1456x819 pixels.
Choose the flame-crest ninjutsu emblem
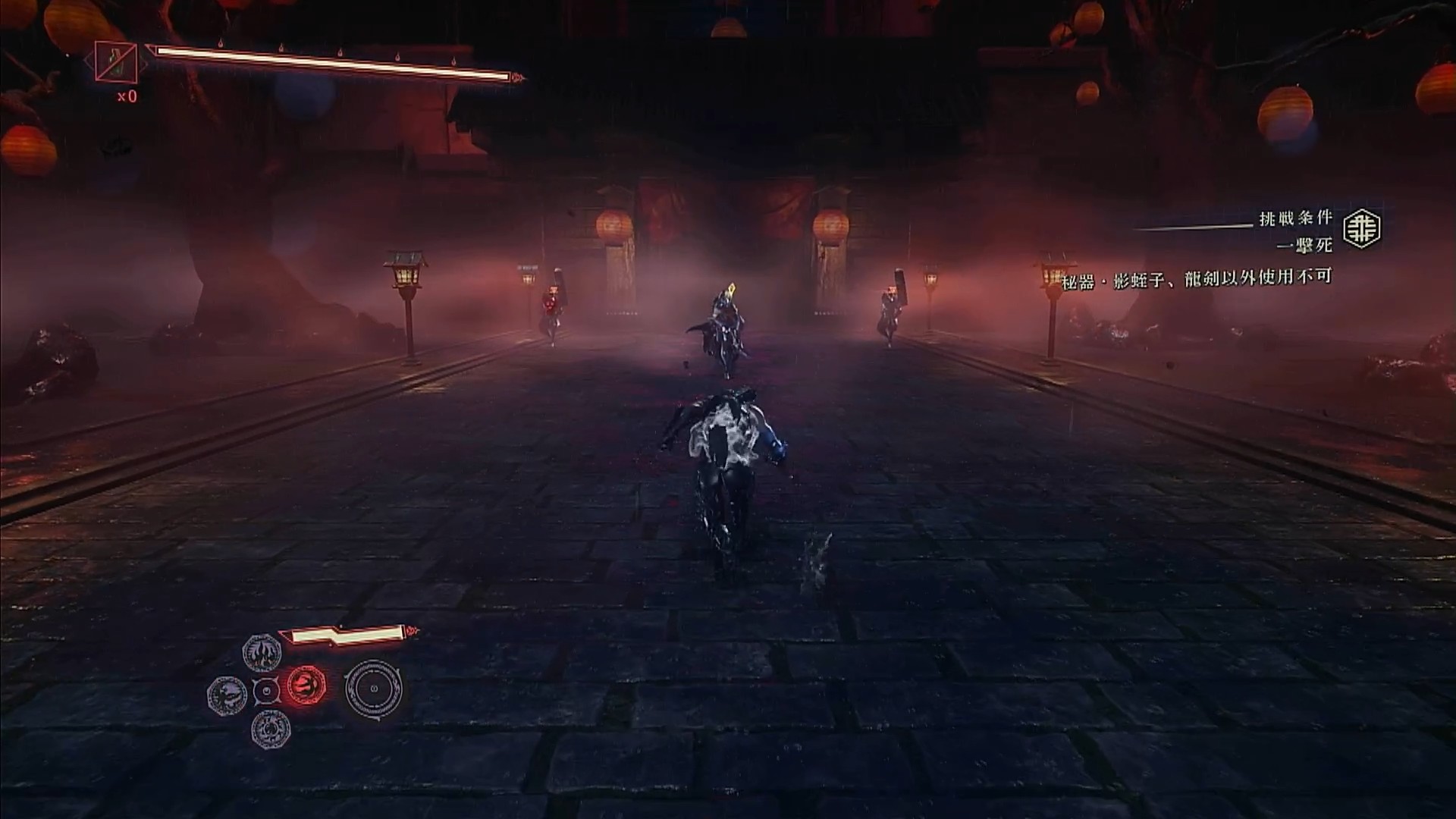pos(262,652)
